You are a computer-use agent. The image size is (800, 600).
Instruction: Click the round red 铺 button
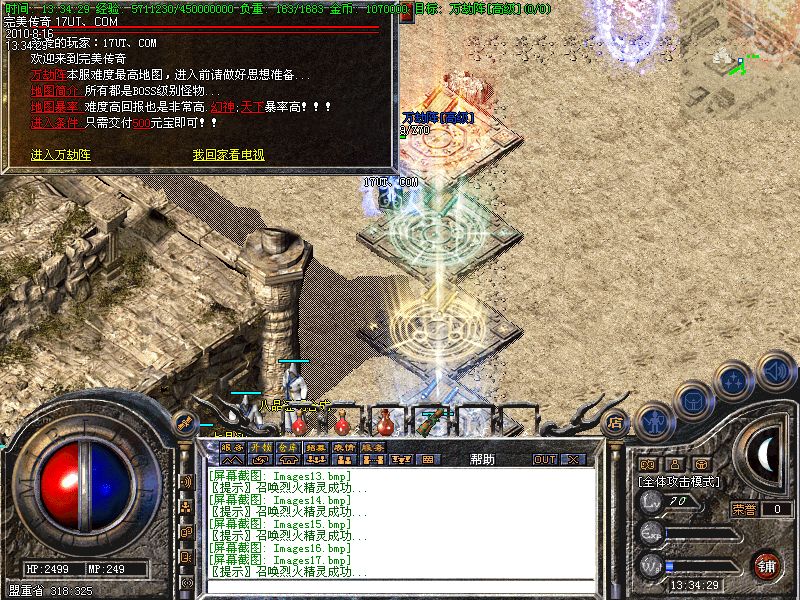click(766, 566)
